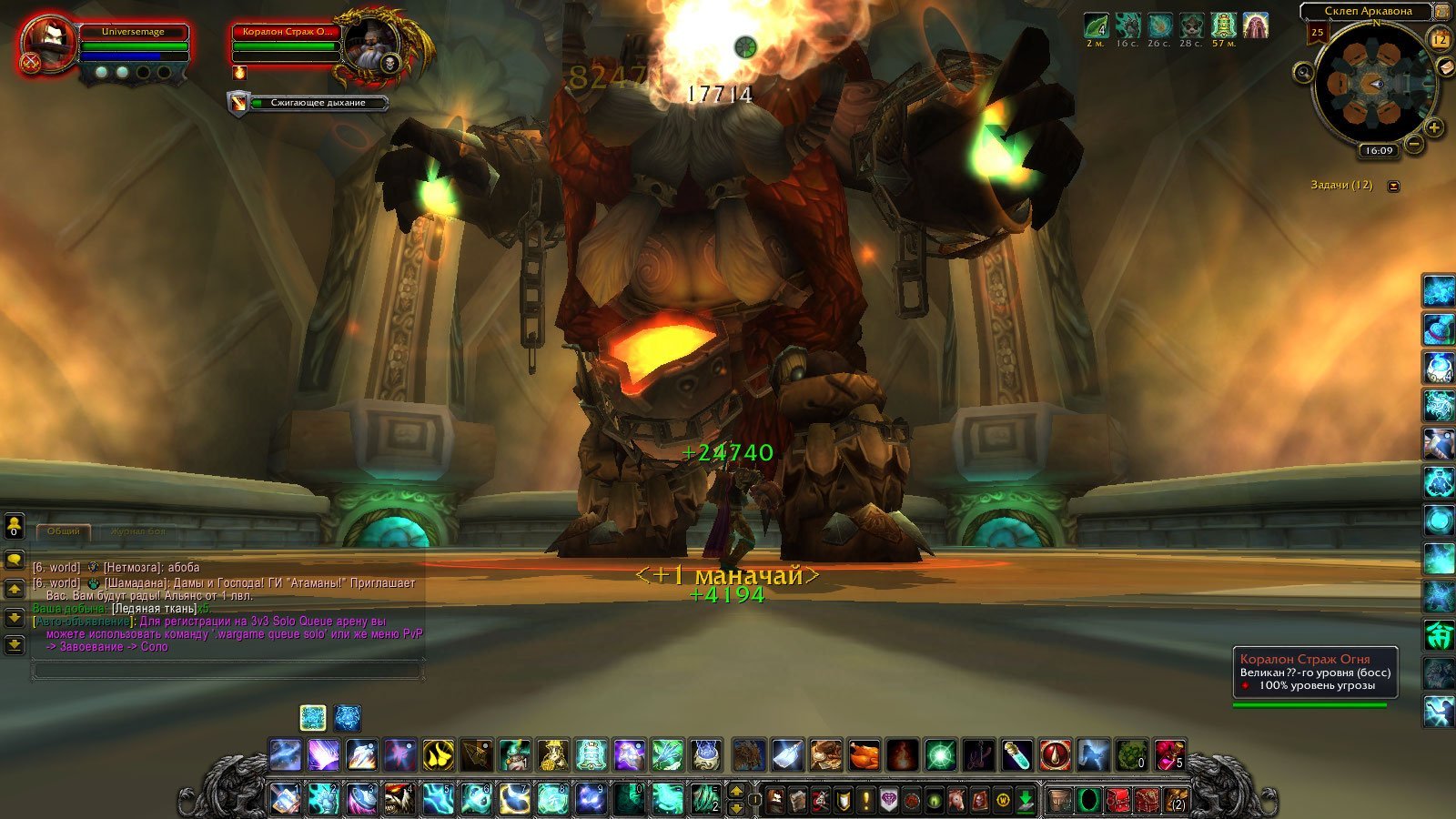Switch action bar page up arrow
This screenshot has width=1456, height=819.
737,790
